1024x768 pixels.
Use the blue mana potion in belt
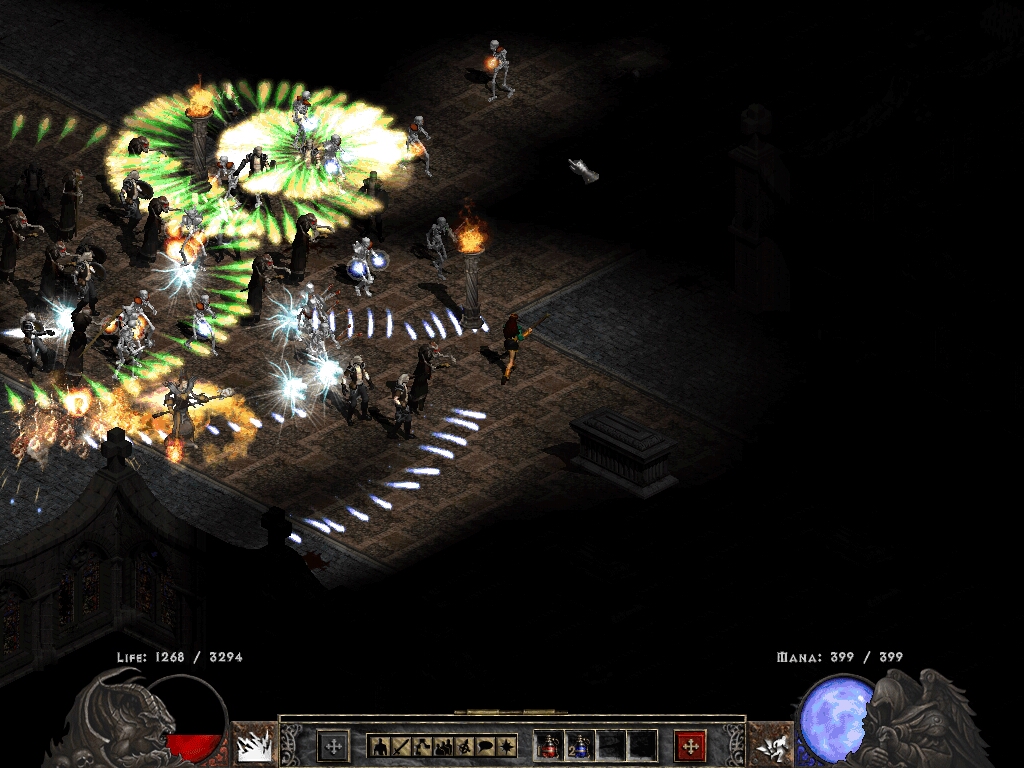[581, 745]
